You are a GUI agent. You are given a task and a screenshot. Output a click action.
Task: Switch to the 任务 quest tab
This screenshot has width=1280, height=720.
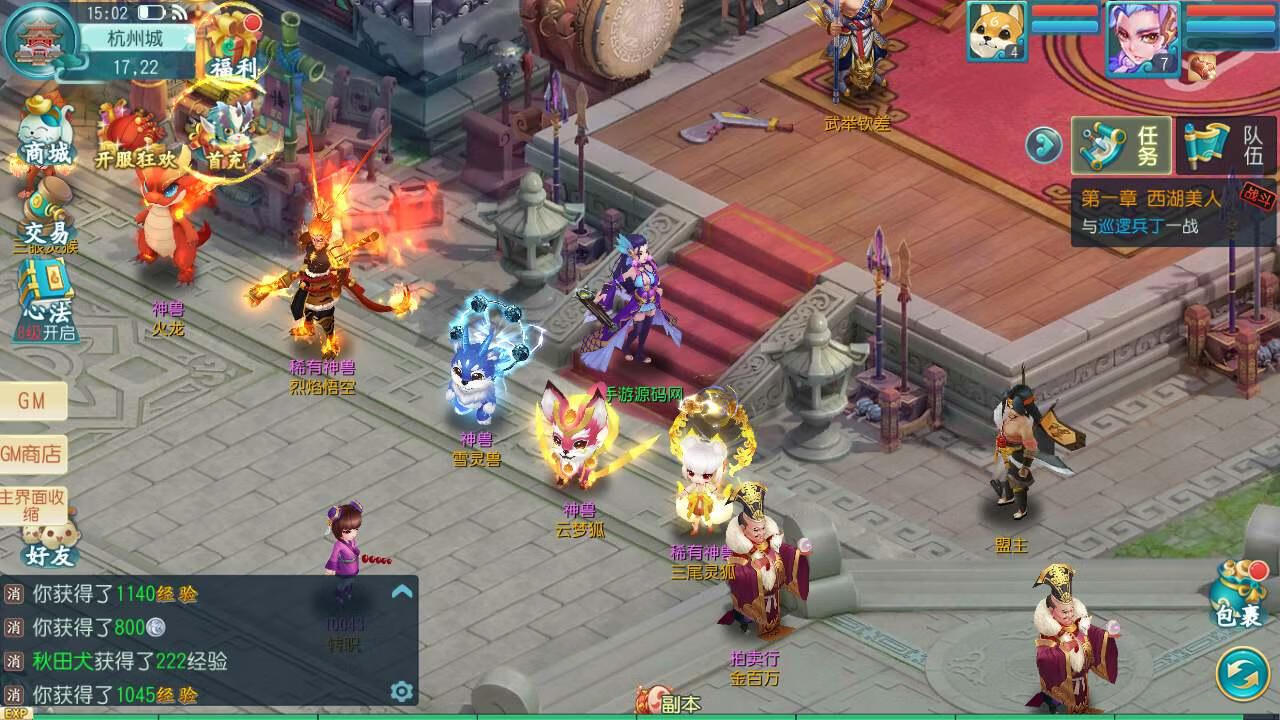1121,146
